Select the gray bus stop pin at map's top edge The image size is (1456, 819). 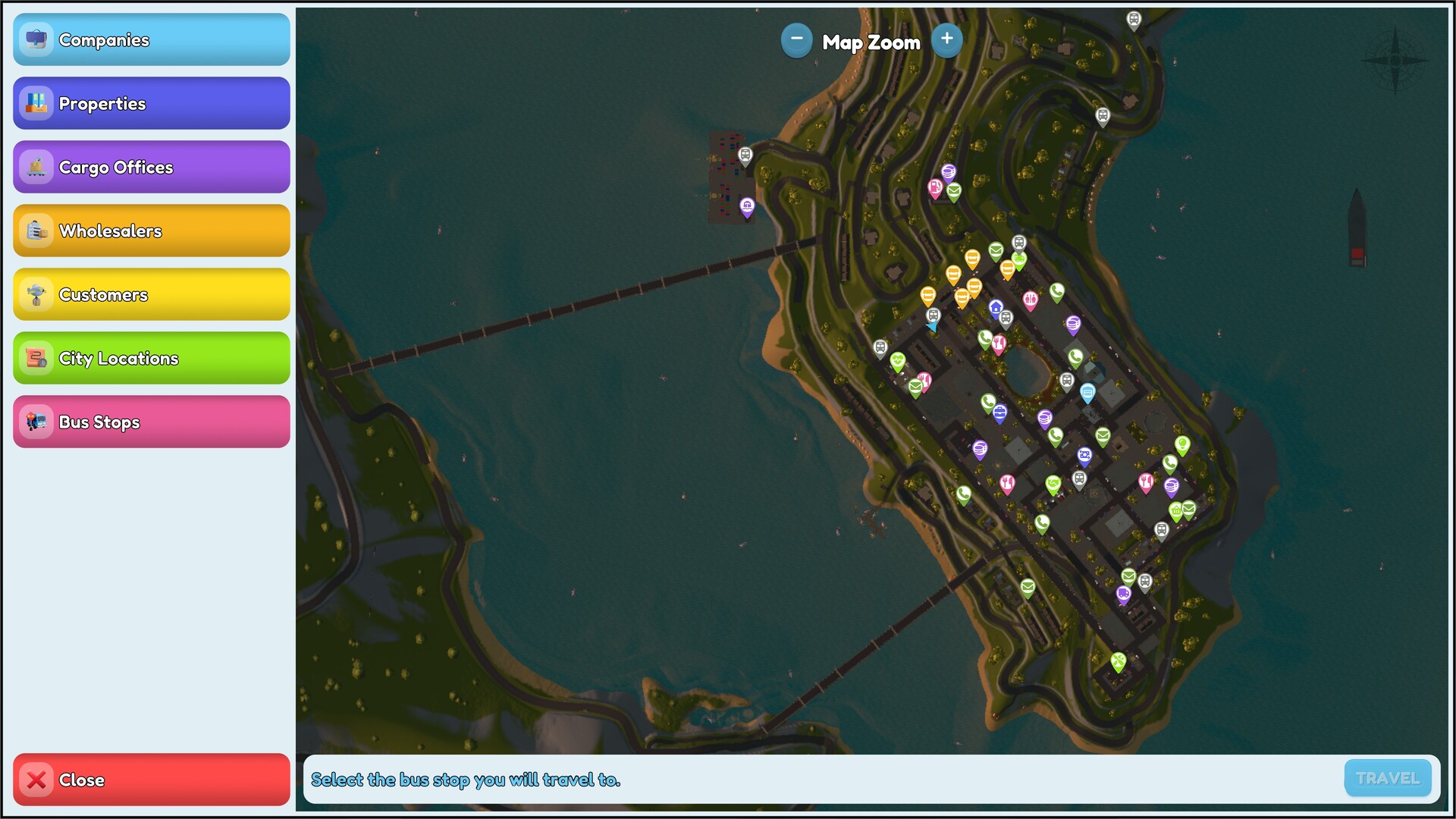pyautogui.click(x=1134, y=17)
